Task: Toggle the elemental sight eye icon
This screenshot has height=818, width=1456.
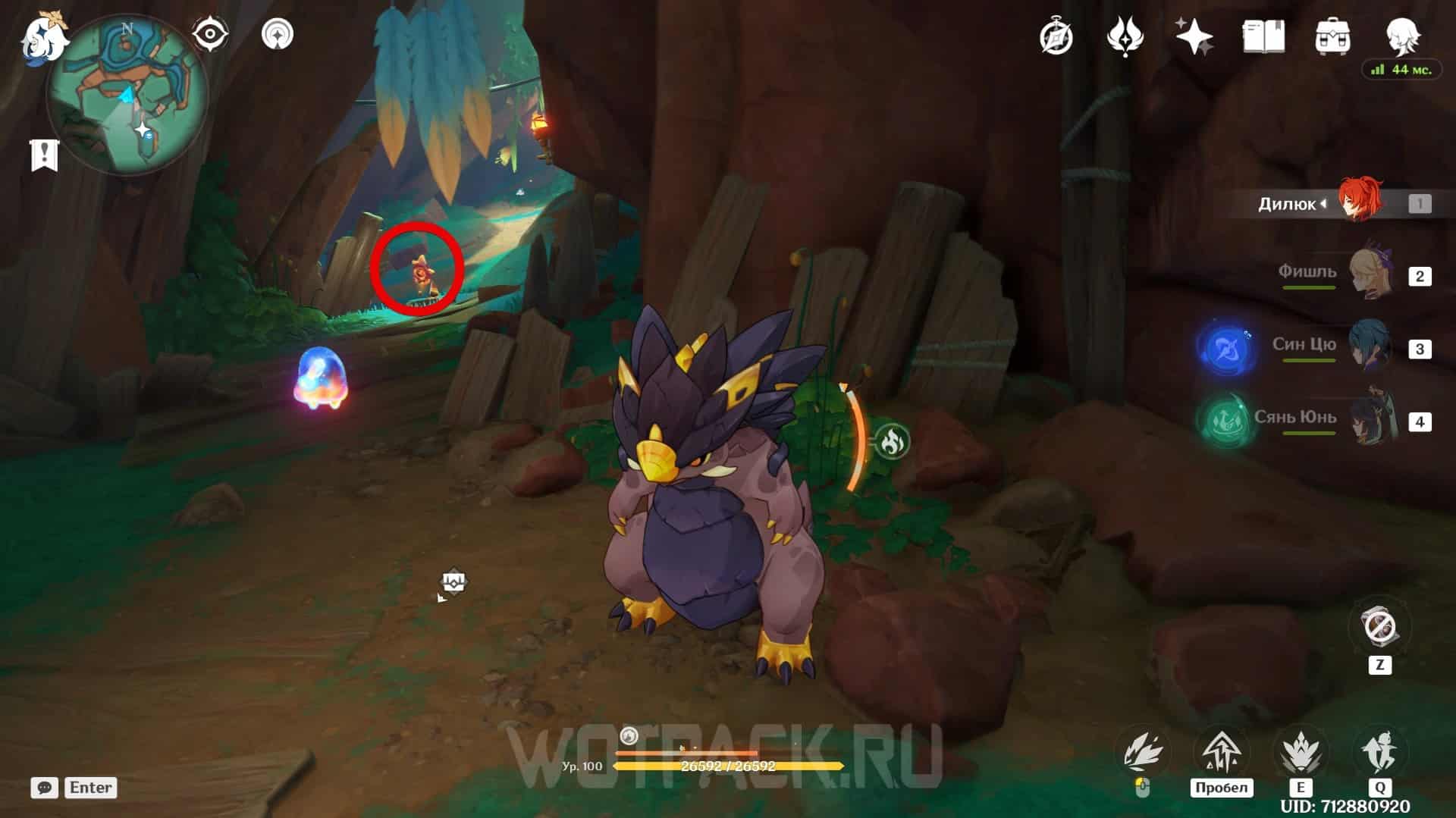Action: (x=209, y=35)
